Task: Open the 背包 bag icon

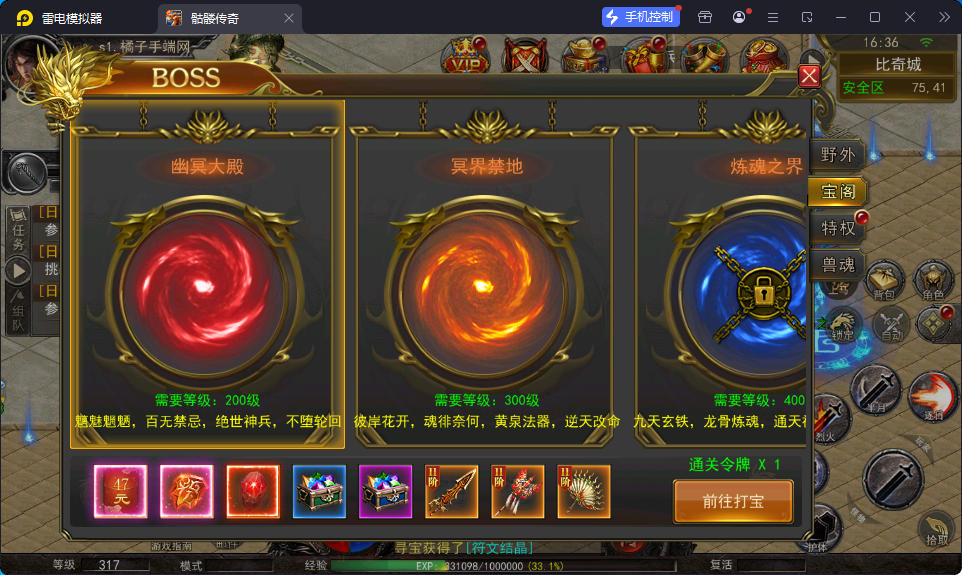Action: [884, 282]
